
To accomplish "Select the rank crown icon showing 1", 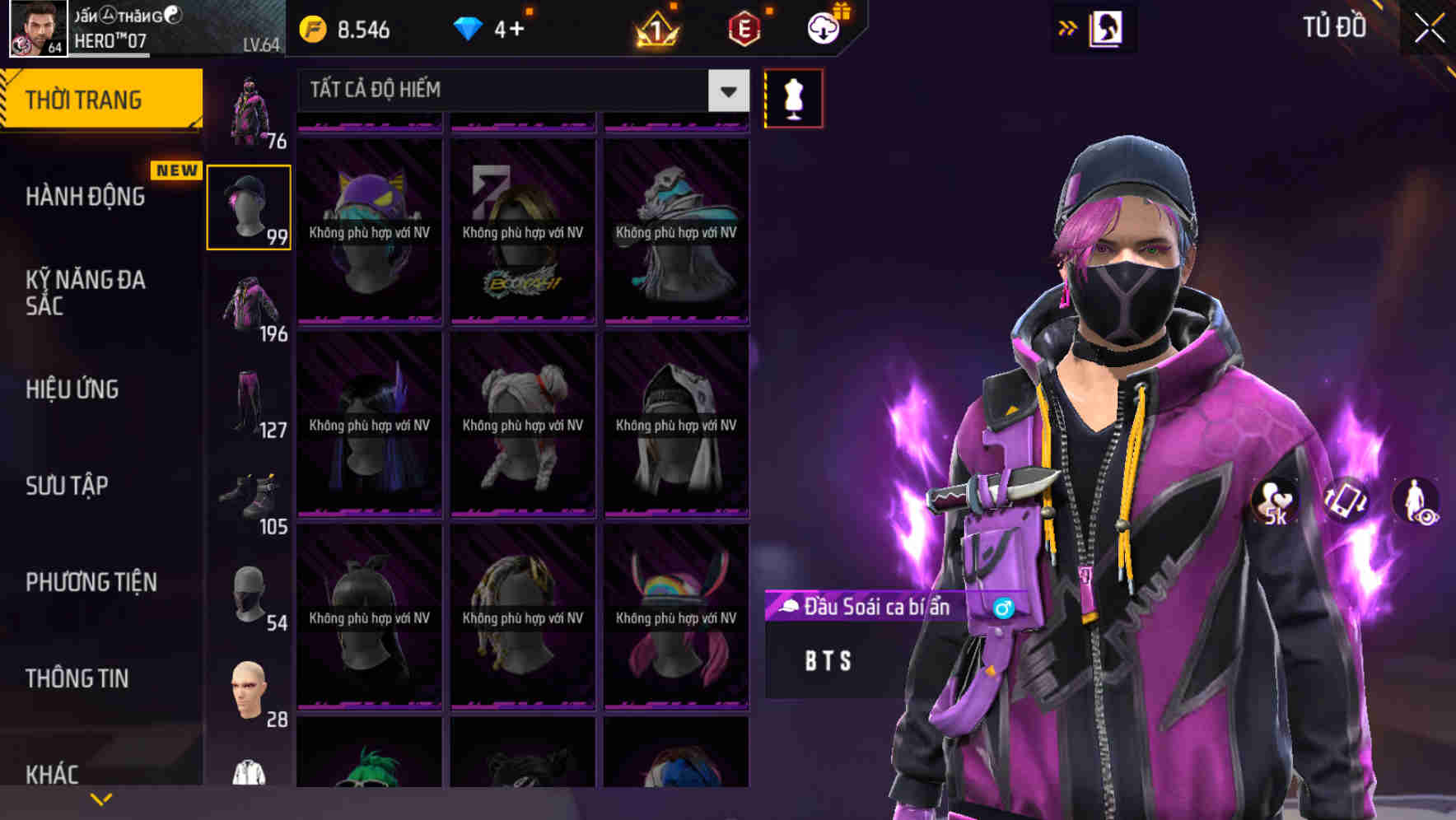I will 653,30.
